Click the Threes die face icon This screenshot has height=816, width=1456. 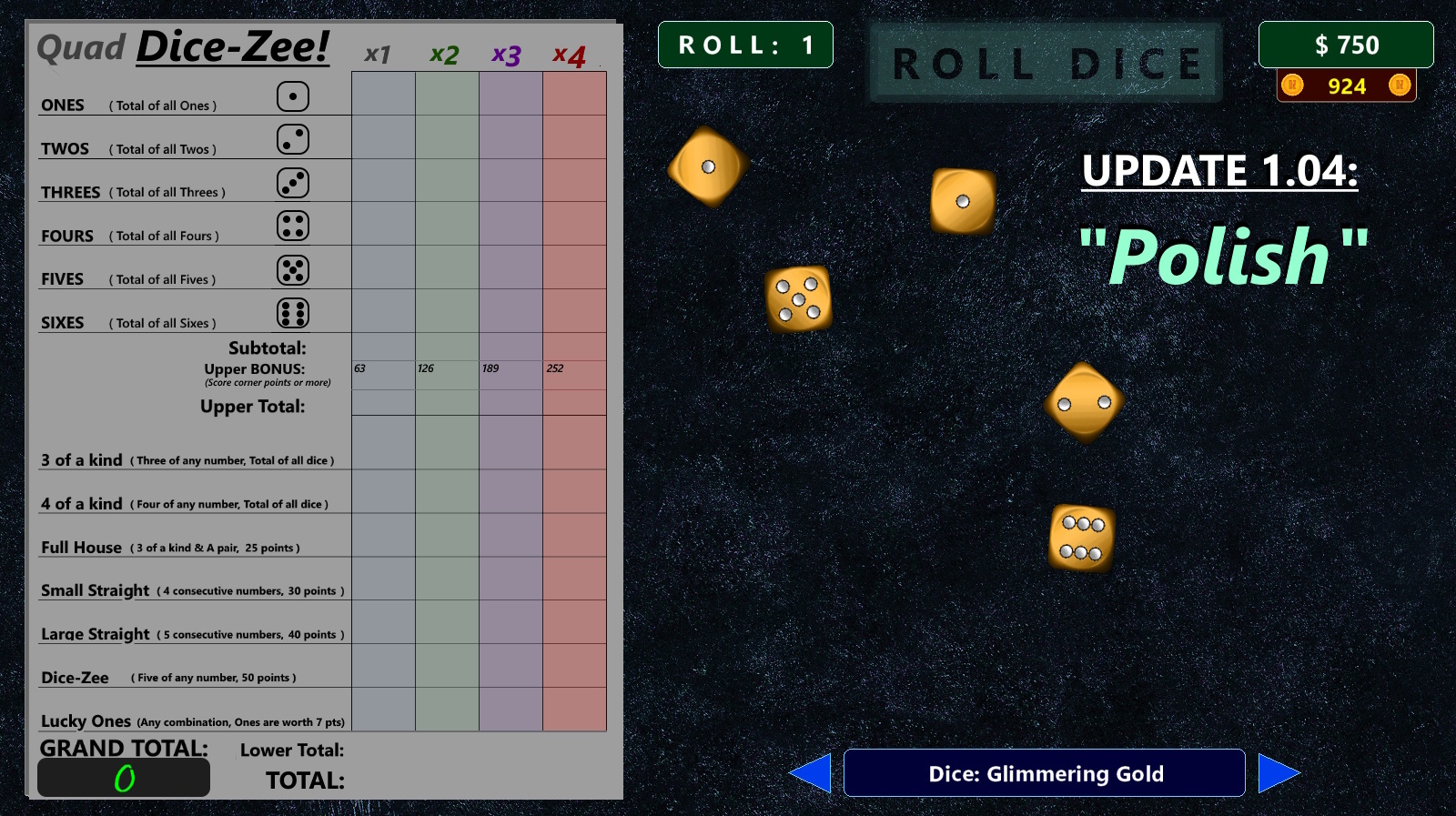[292, 182]
